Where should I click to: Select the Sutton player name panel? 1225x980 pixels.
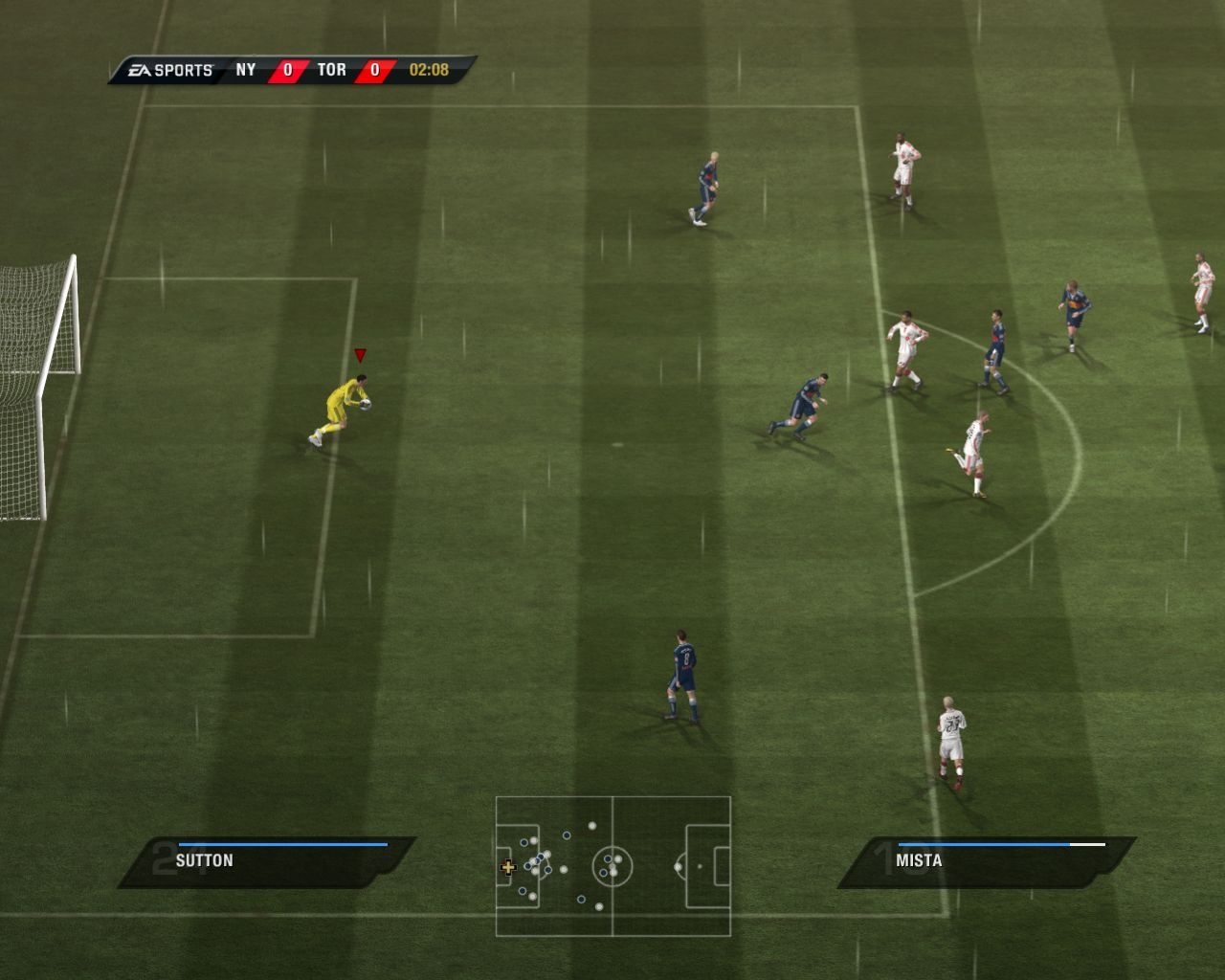point(266,861)
